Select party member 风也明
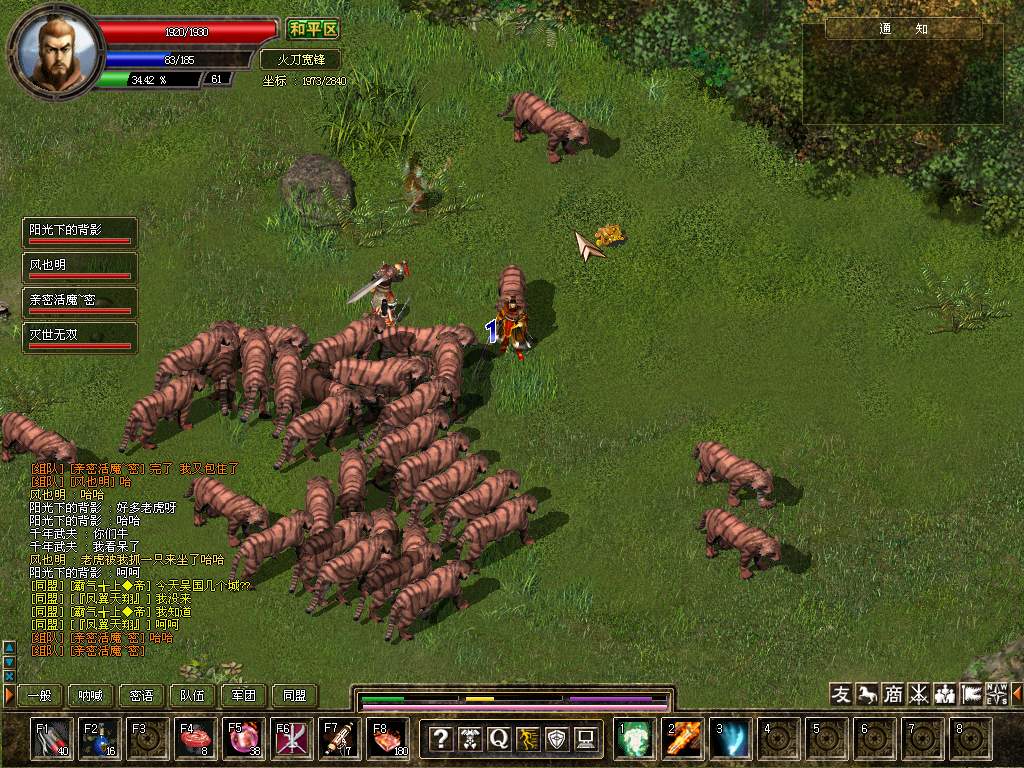The height and width of the screenshot is (768, 1024). pyautogui.click(x=80, y=268)
